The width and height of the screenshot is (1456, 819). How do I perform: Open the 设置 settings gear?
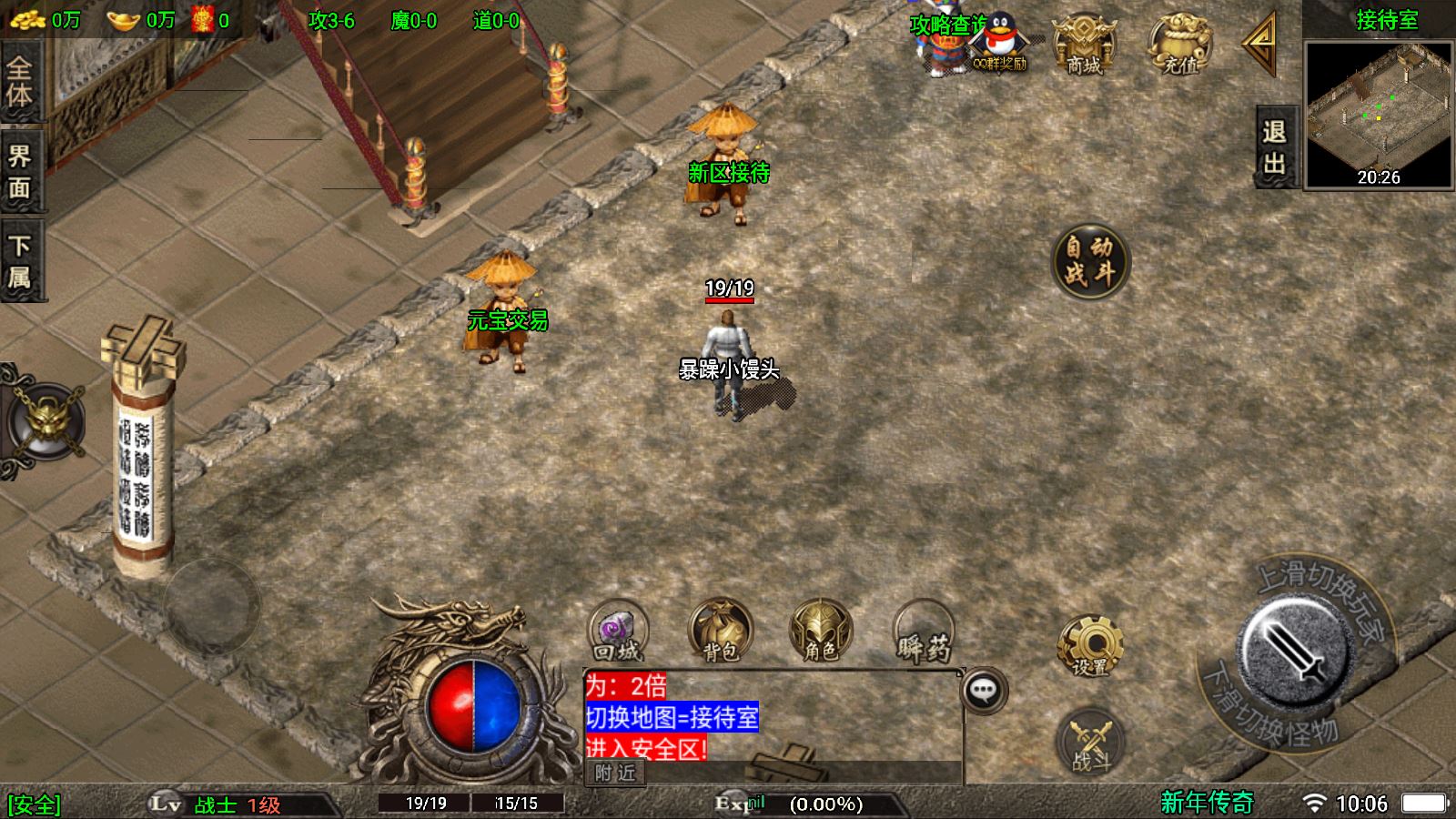[1089, 646]
